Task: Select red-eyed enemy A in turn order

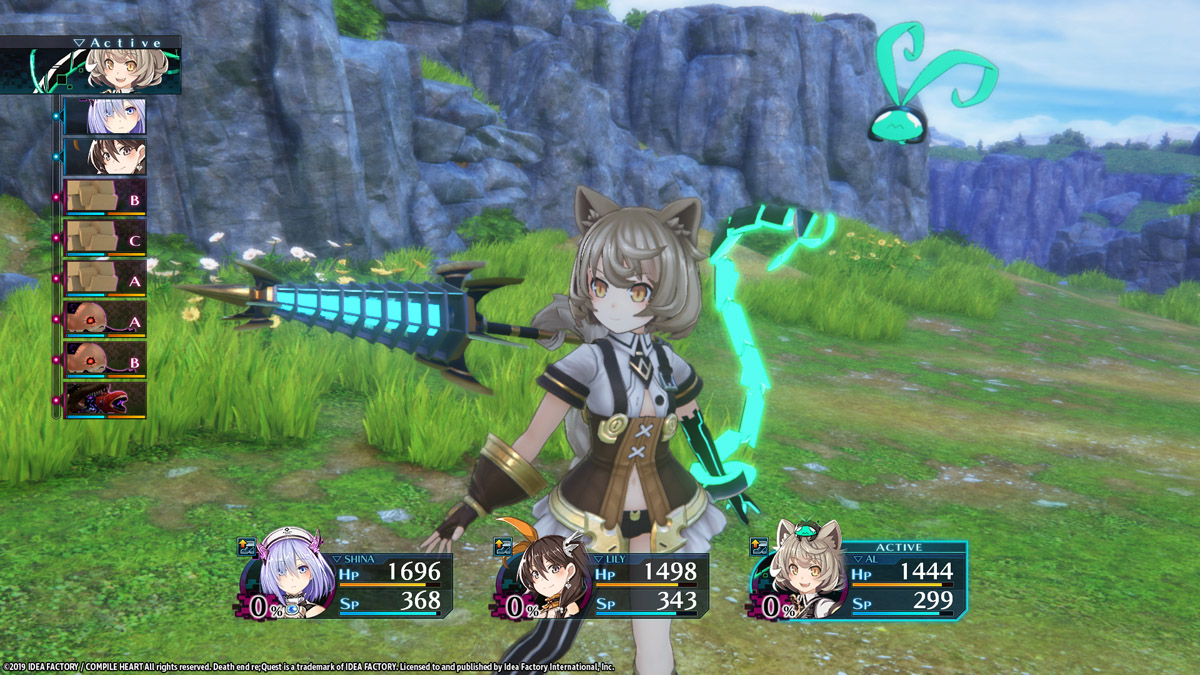Action: click(x=105, y=320)
